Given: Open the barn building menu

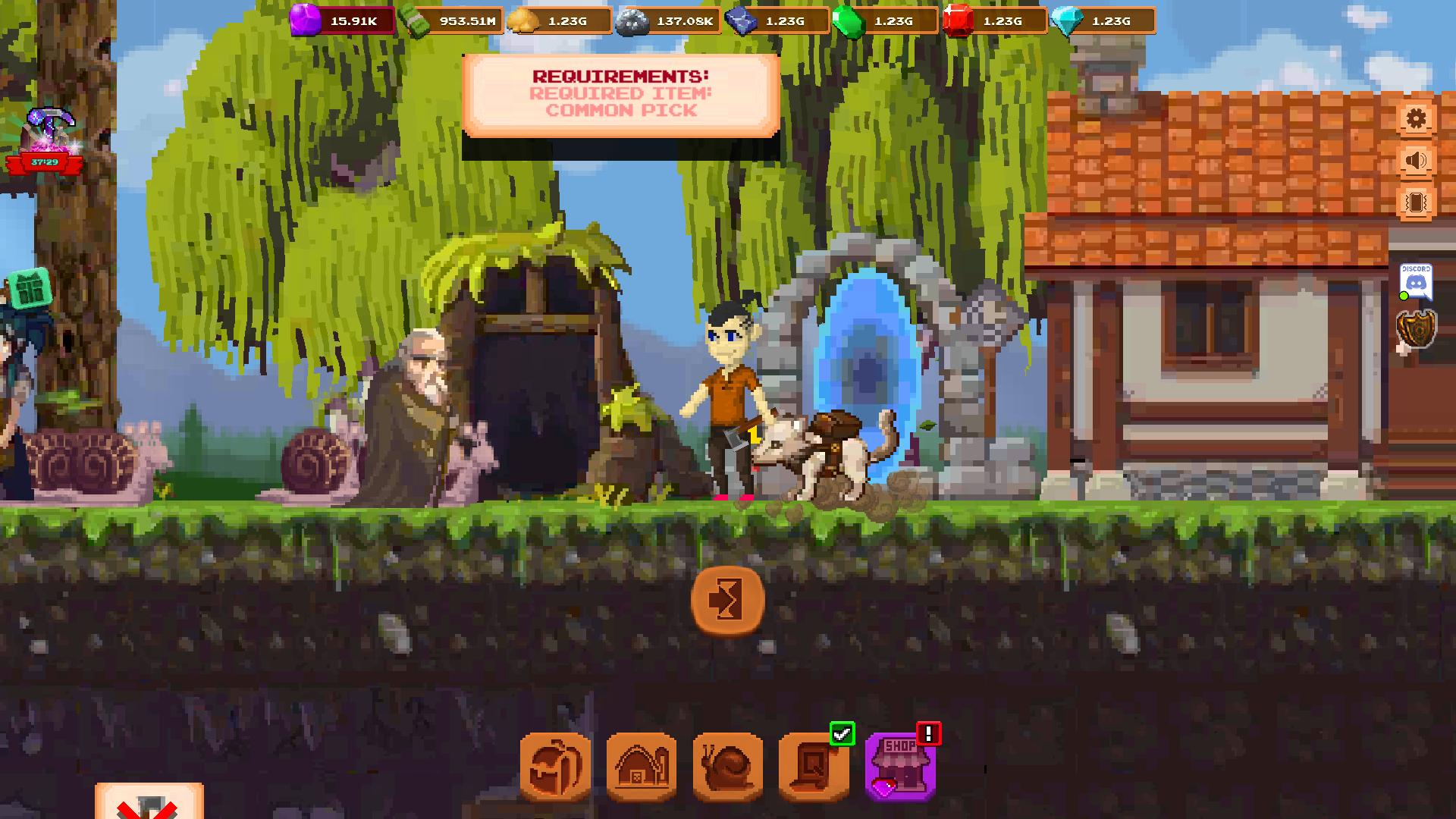Looking at the screenshot, I should 642,767.
